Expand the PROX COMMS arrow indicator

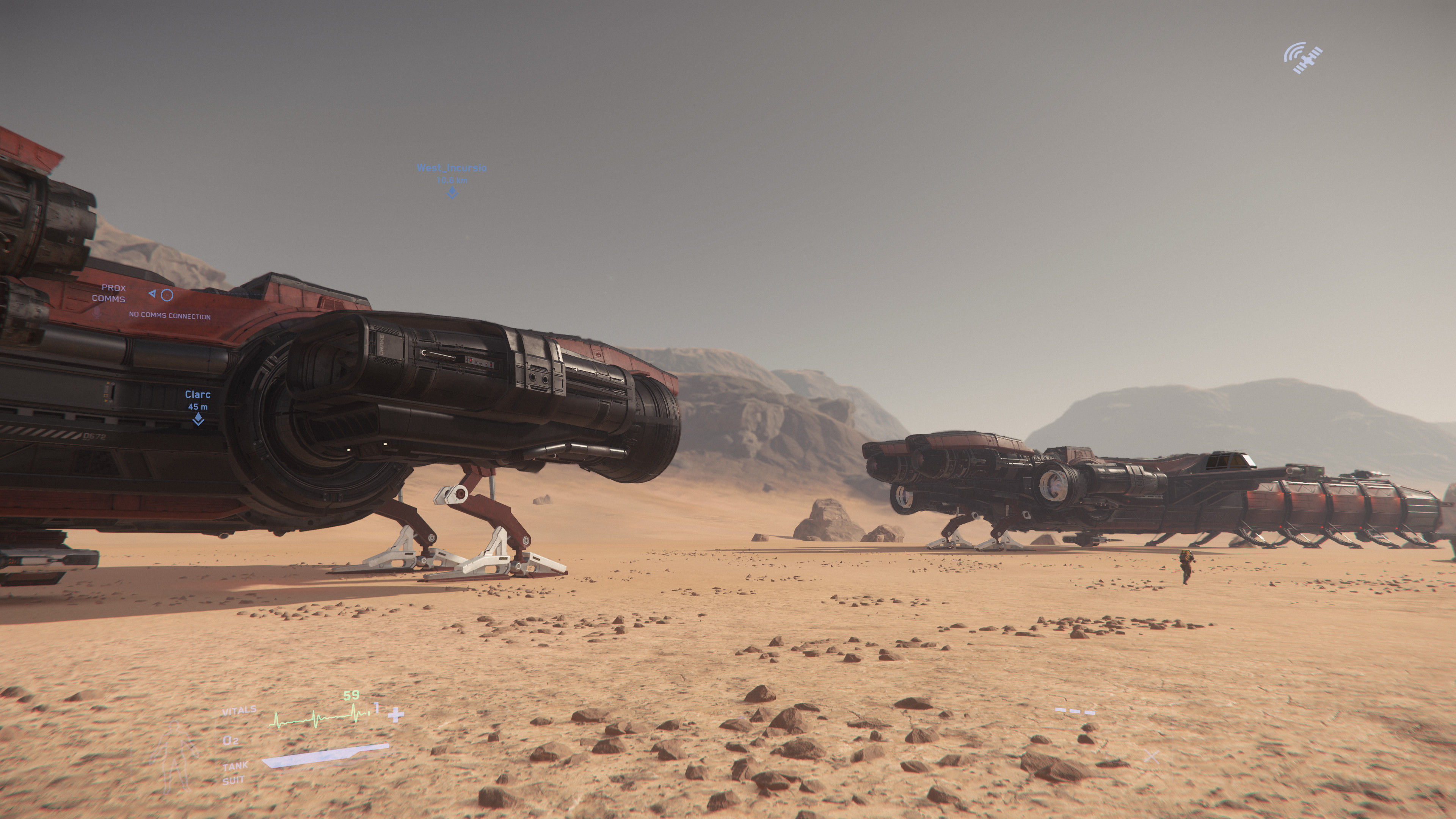pos(152,295)
